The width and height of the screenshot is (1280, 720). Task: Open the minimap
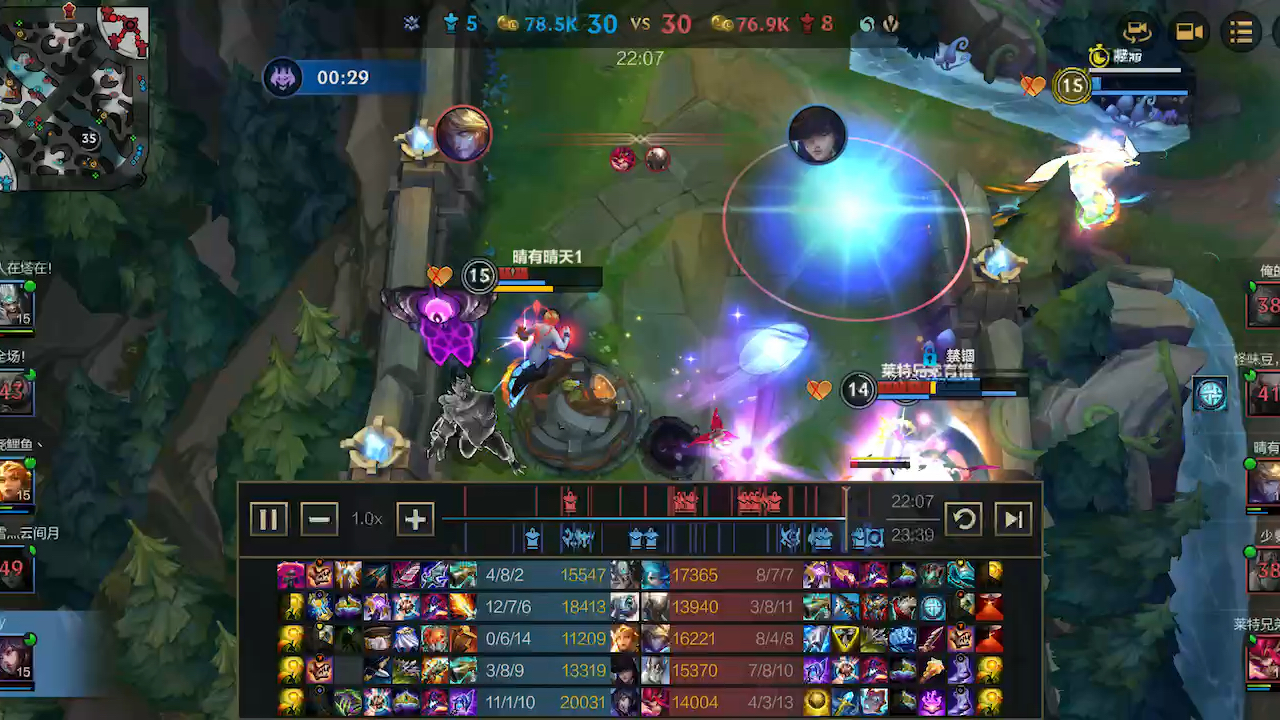pyautogui.click(x=74, y=97)
